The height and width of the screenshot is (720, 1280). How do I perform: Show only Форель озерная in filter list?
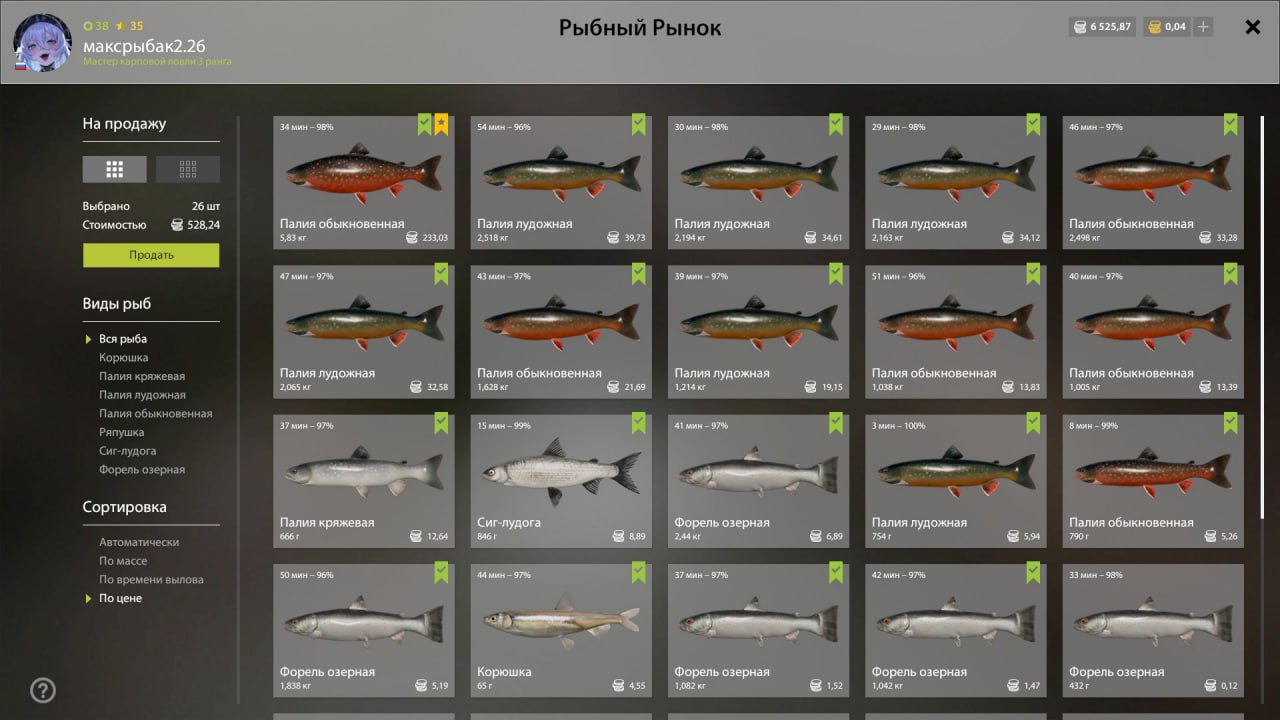(142, 470)
